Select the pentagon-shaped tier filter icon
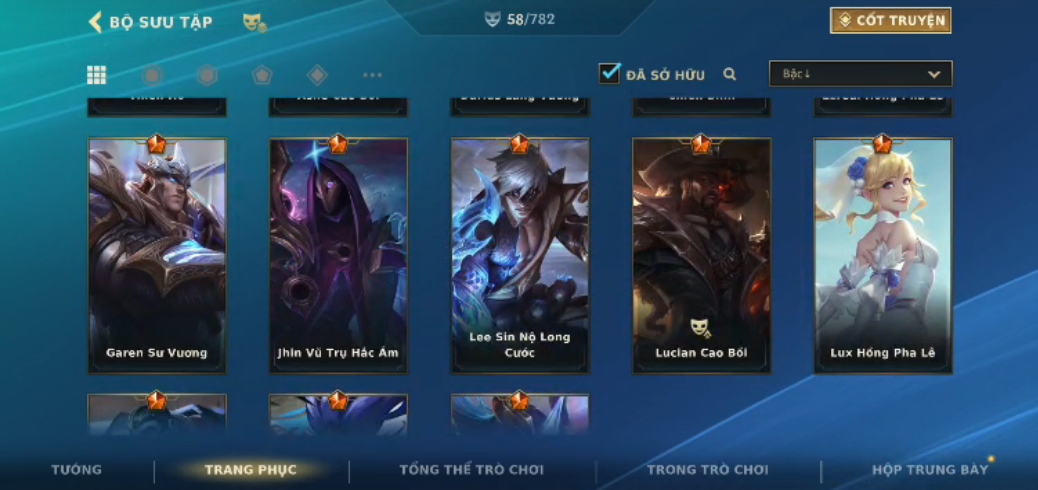The image size is (1038, 490). pyautogui.click(x=261, y=75)
